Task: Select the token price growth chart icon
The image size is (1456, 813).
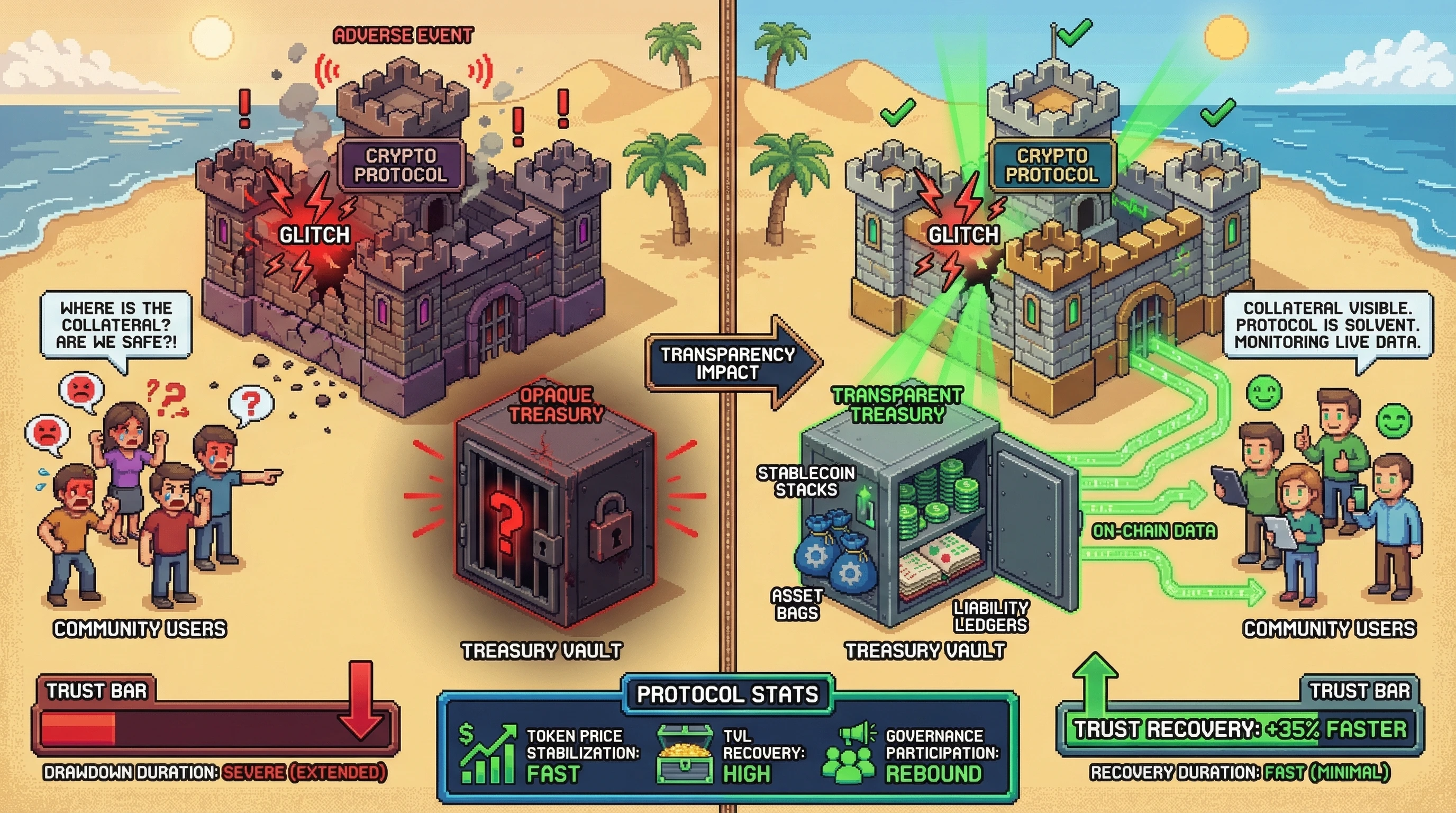Action: tap(488, 754)
